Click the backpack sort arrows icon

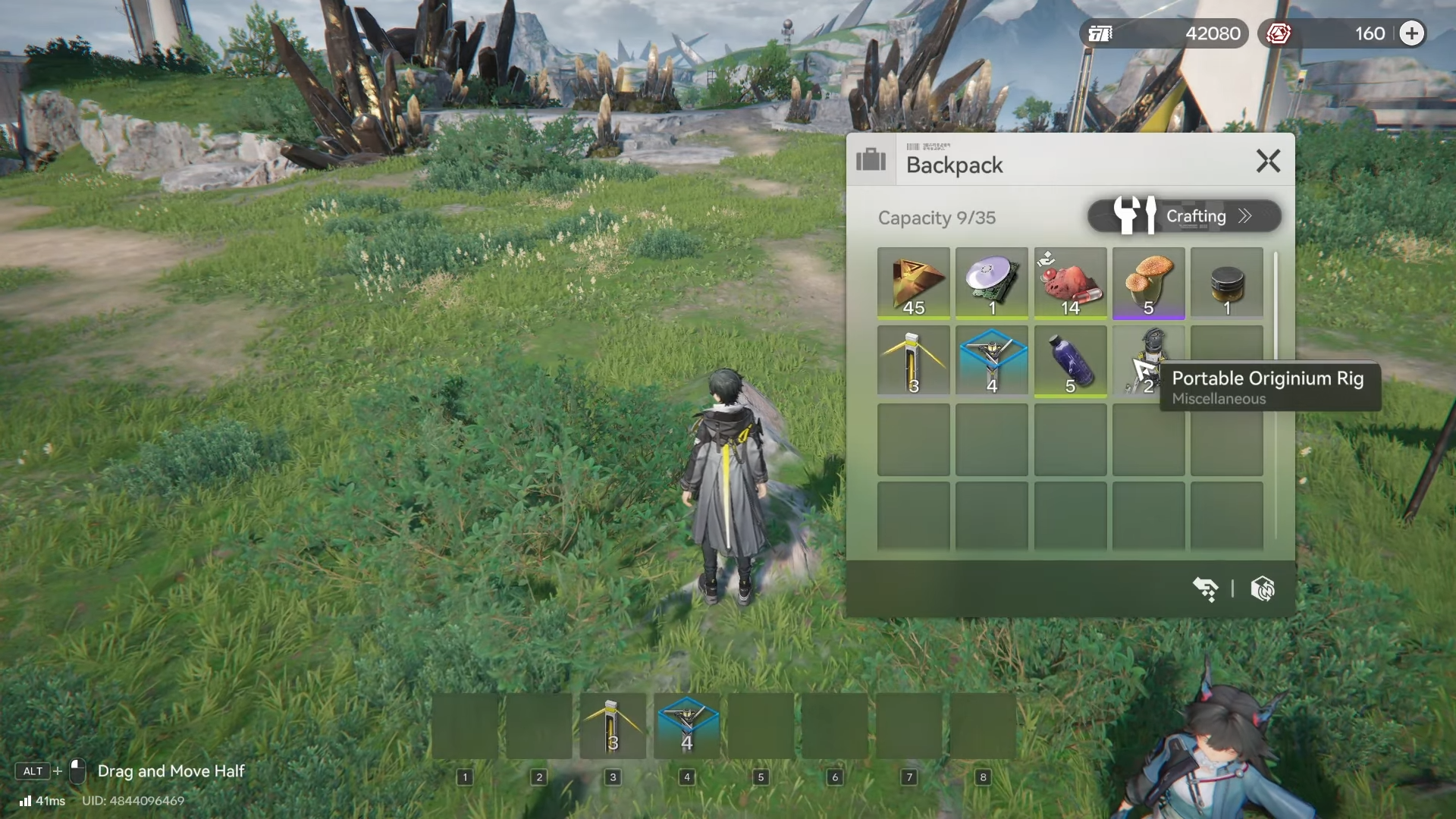pos(1205,588)
